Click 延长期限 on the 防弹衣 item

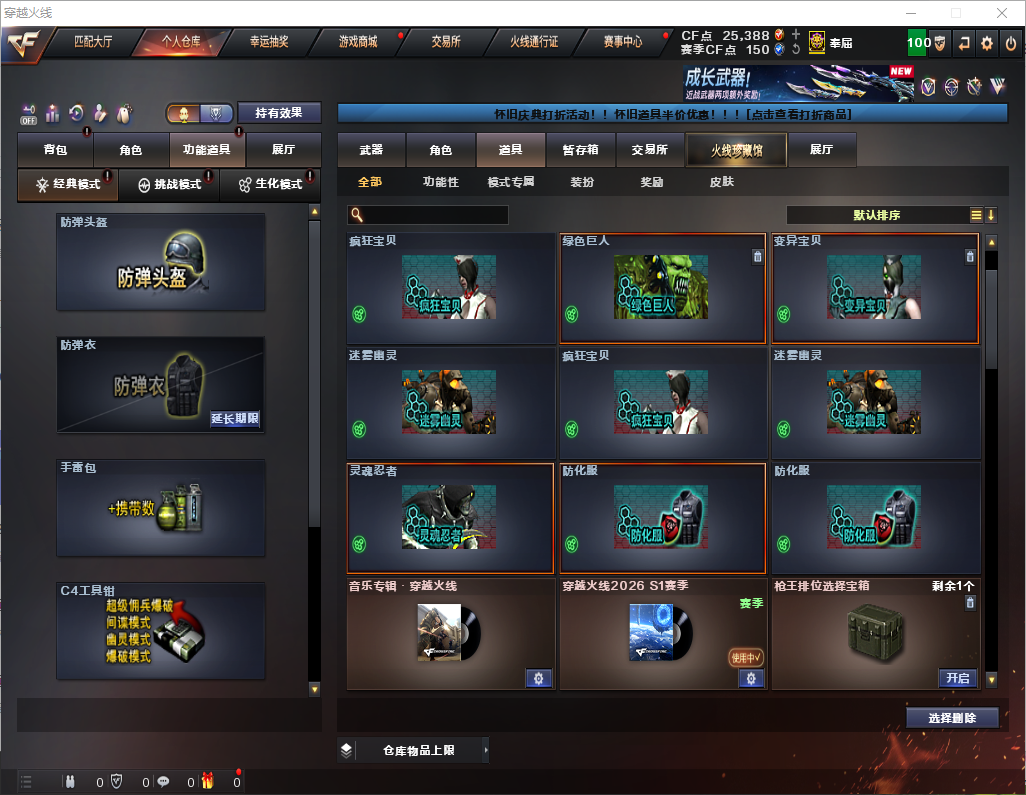[235, 419]
